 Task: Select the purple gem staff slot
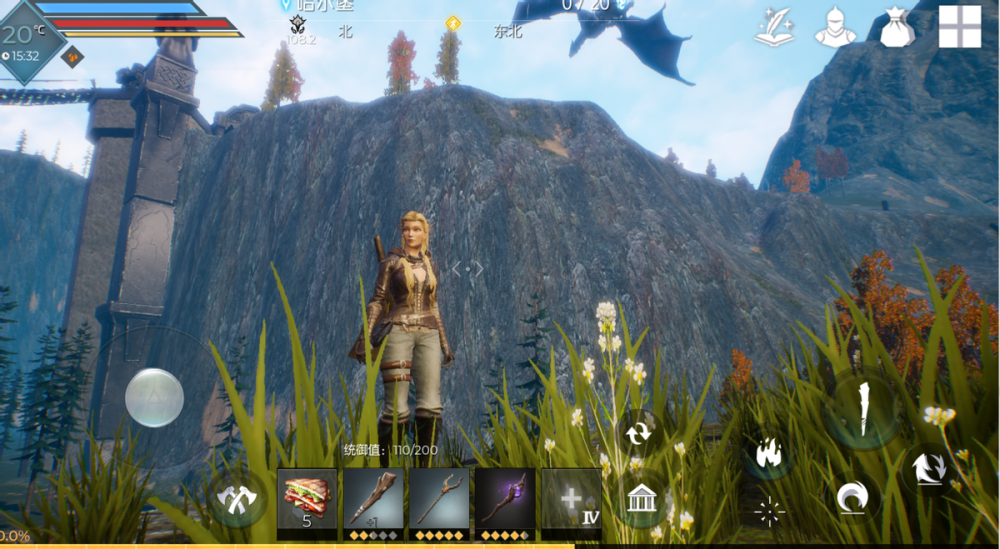[505, 498]
